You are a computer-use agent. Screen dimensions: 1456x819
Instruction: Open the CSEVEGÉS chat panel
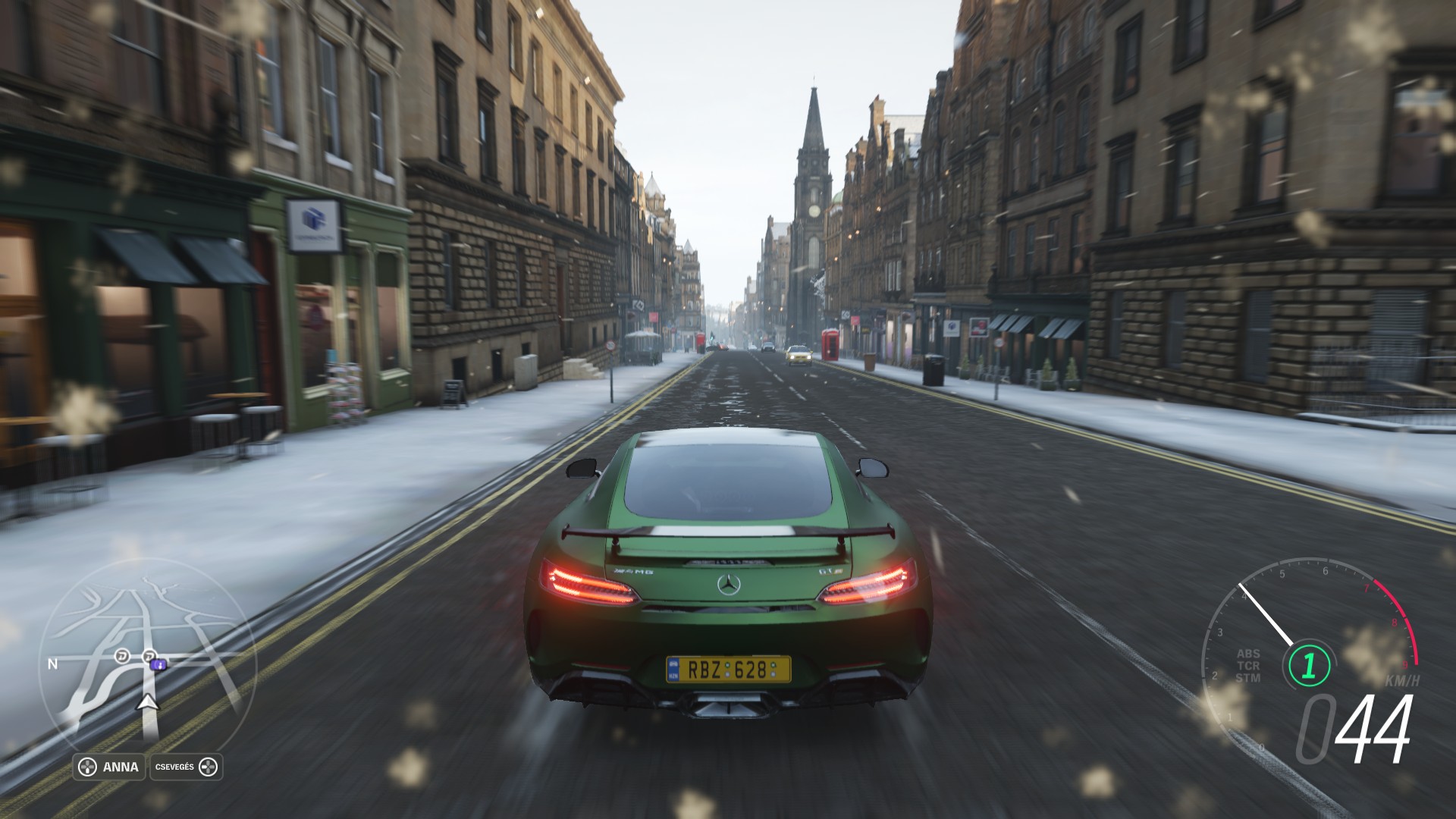coord(187,767)
